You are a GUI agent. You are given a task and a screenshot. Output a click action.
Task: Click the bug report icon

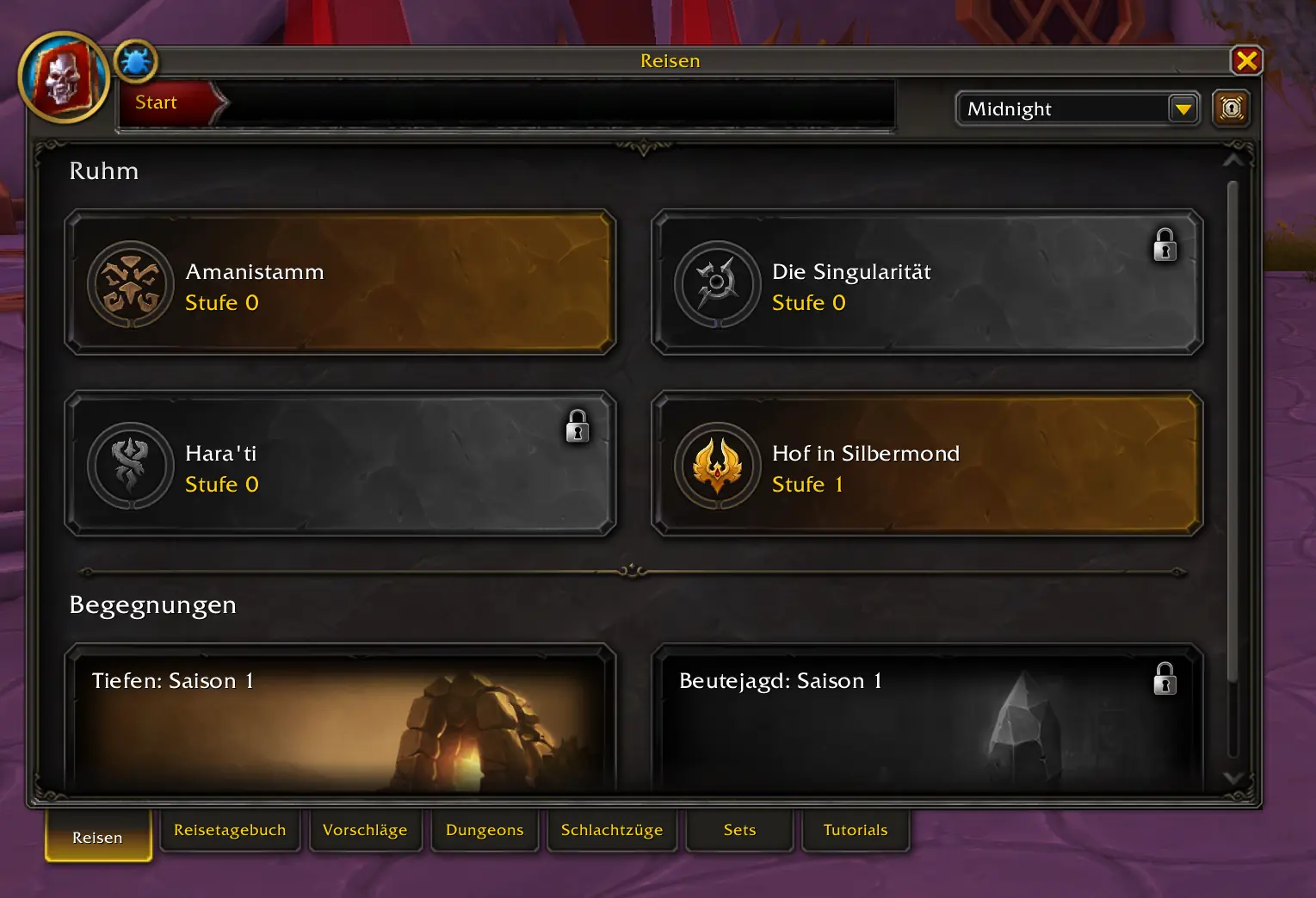pyautogui.click(x=134, y=60)
